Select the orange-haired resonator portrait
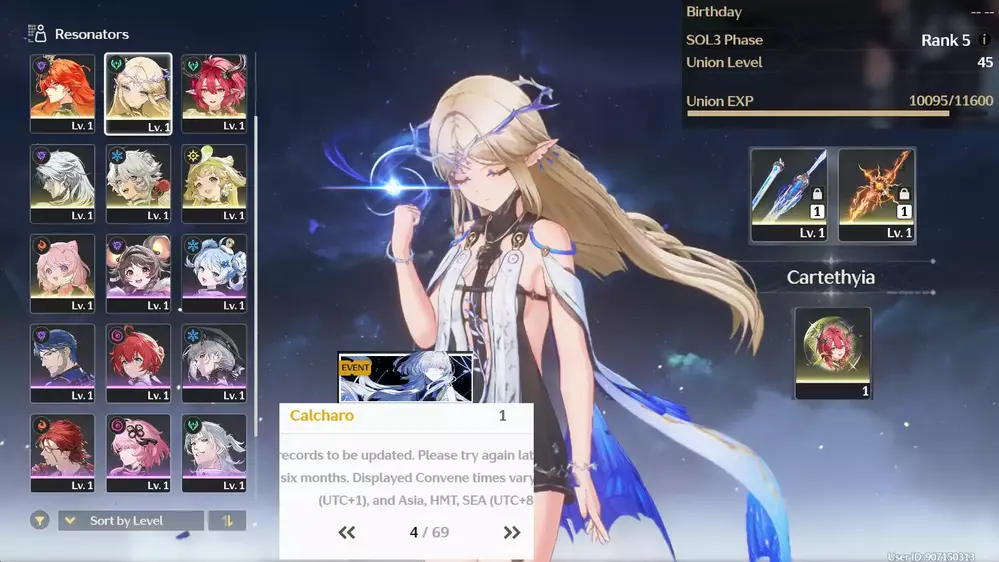The width and height of the screenshot is (999, 562). click(x=62, y=92)
